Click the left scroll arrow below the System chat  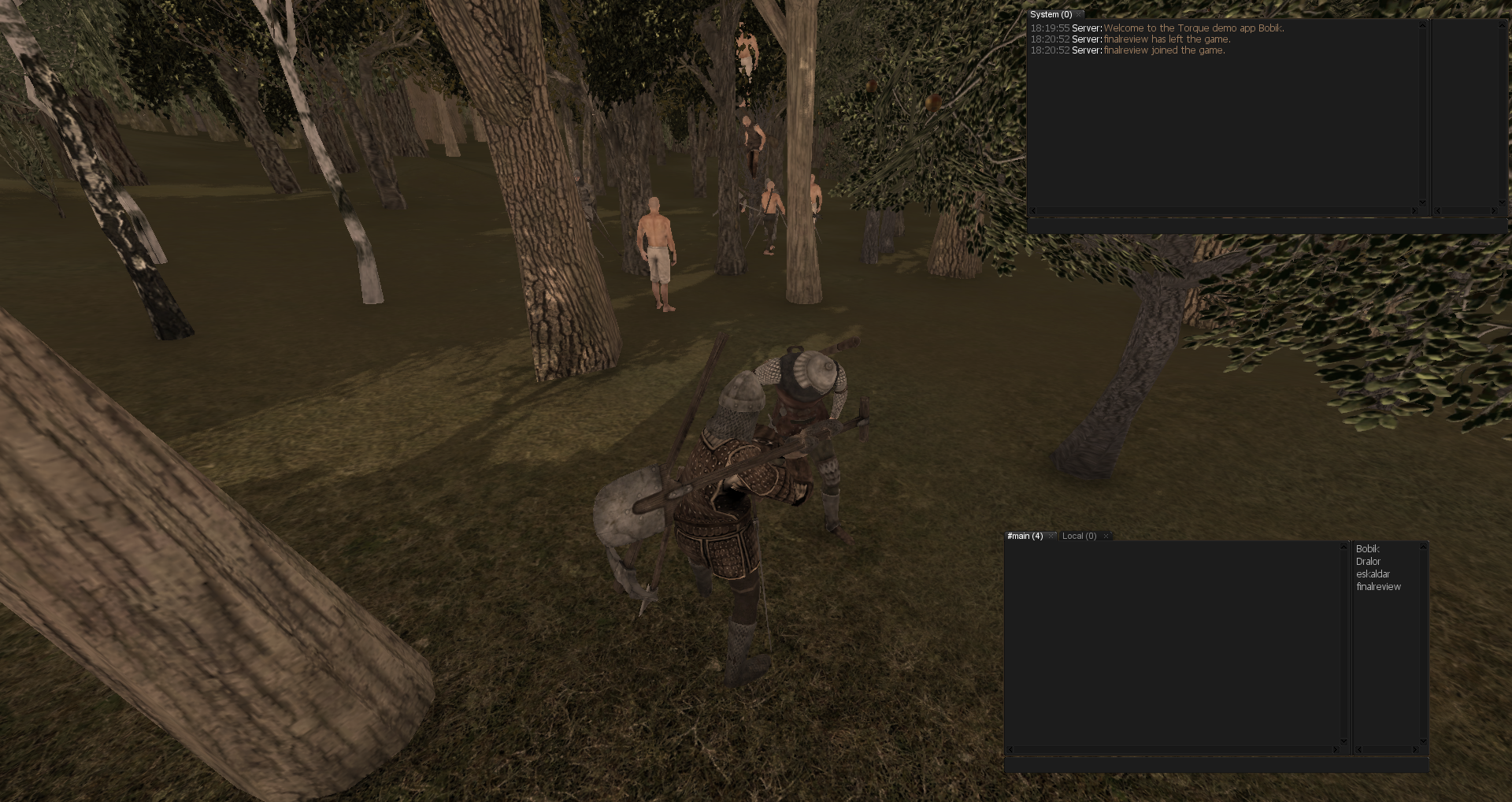click(1033, 210)
